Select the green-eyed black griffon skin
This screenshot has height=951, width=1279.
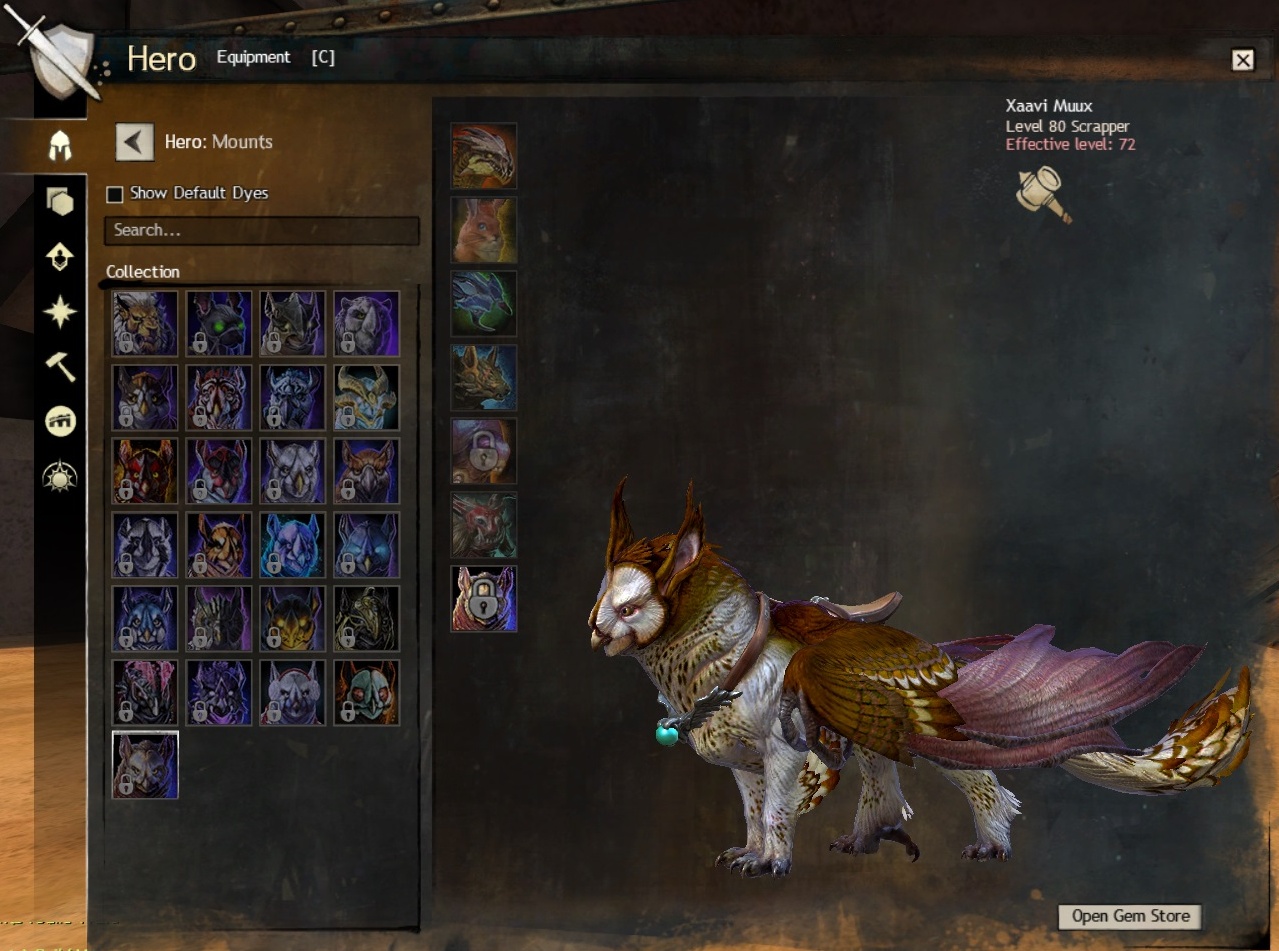(219, 324)
